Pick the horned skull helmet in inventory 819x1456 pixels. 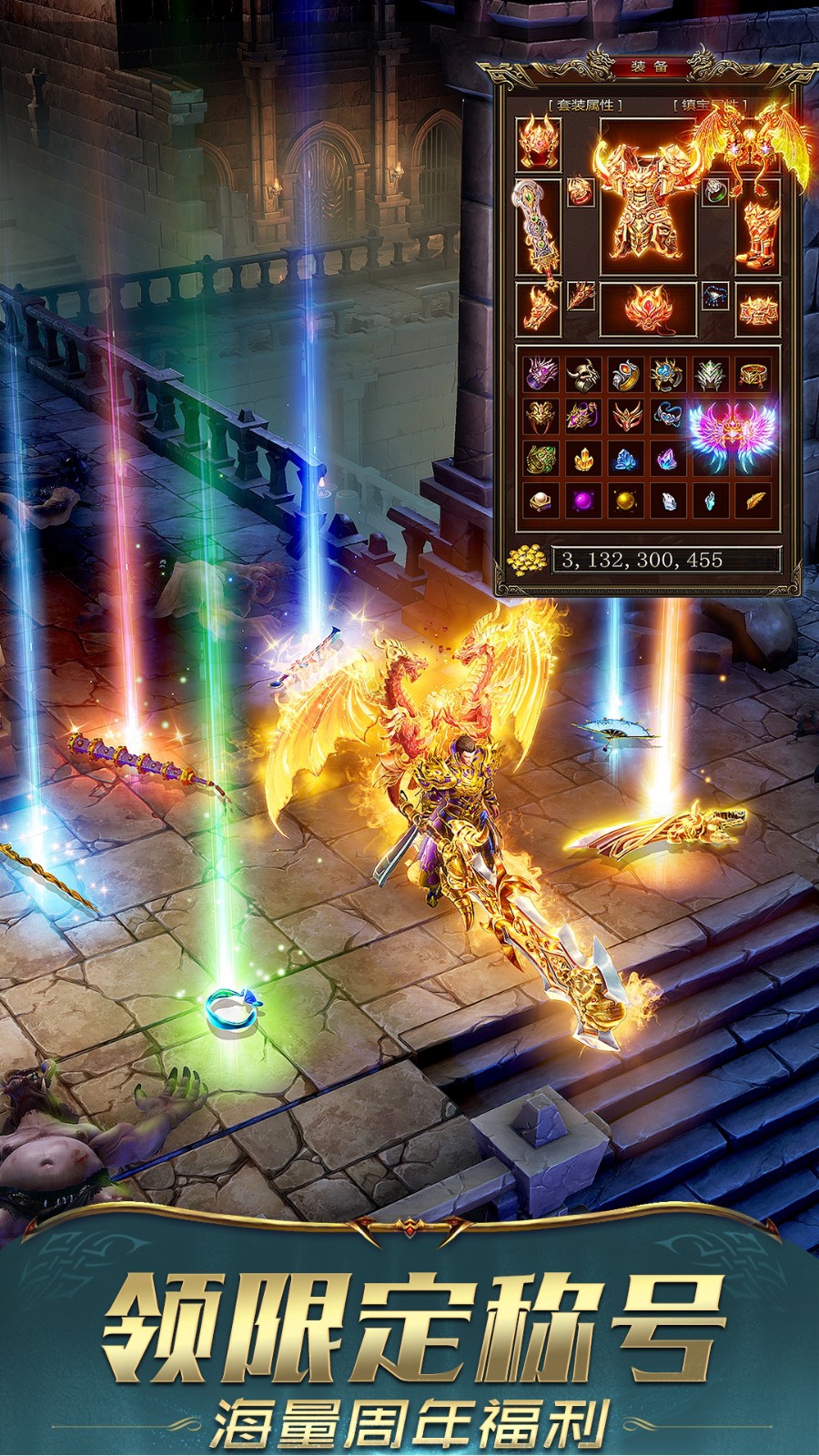pyautogui.click(x=582, y=373)
